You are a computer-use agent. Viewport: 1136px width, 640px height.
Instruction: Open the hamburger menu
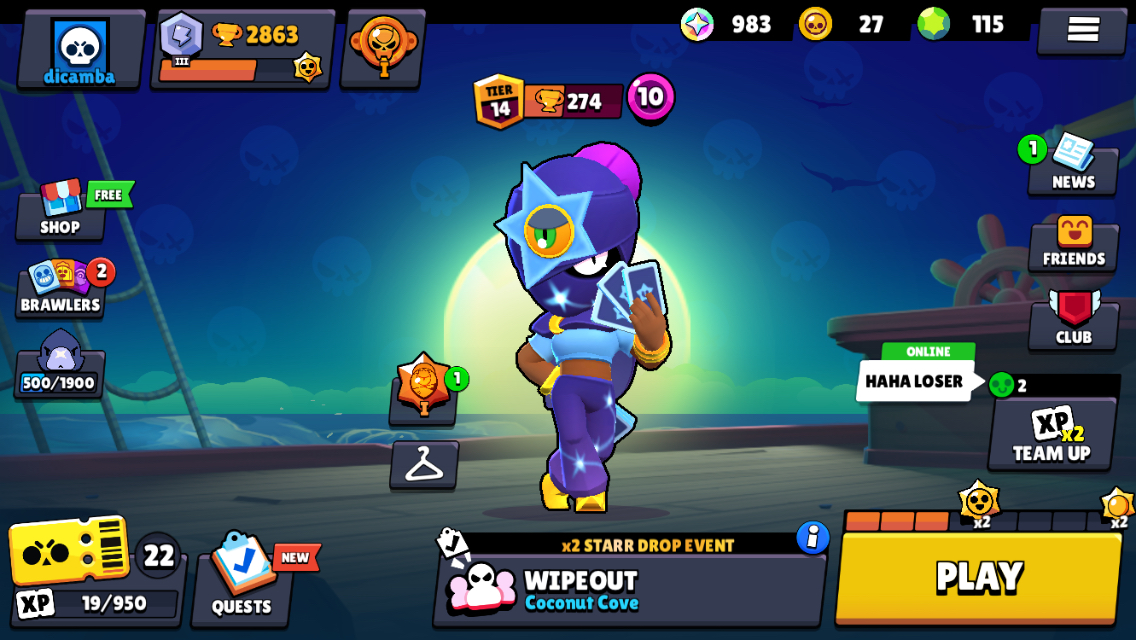[1082, 30]
